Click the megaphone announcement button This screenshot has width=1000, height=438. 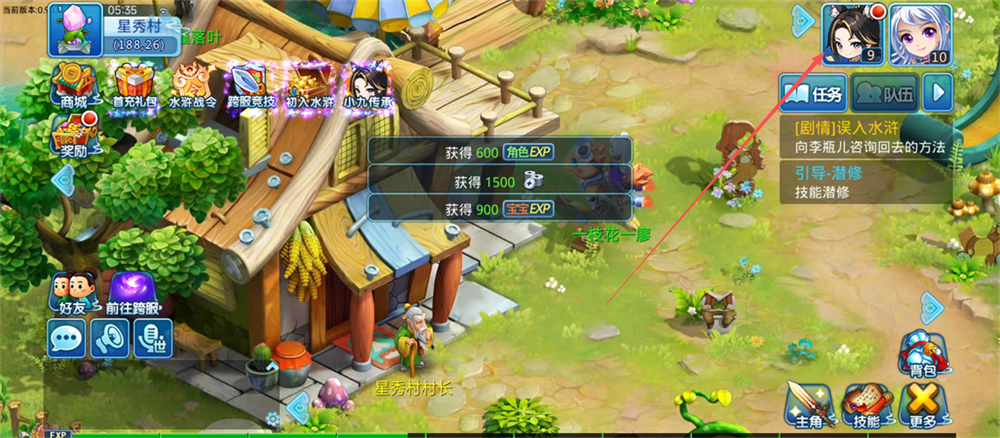pyautogui.click(x=111, y=339)
